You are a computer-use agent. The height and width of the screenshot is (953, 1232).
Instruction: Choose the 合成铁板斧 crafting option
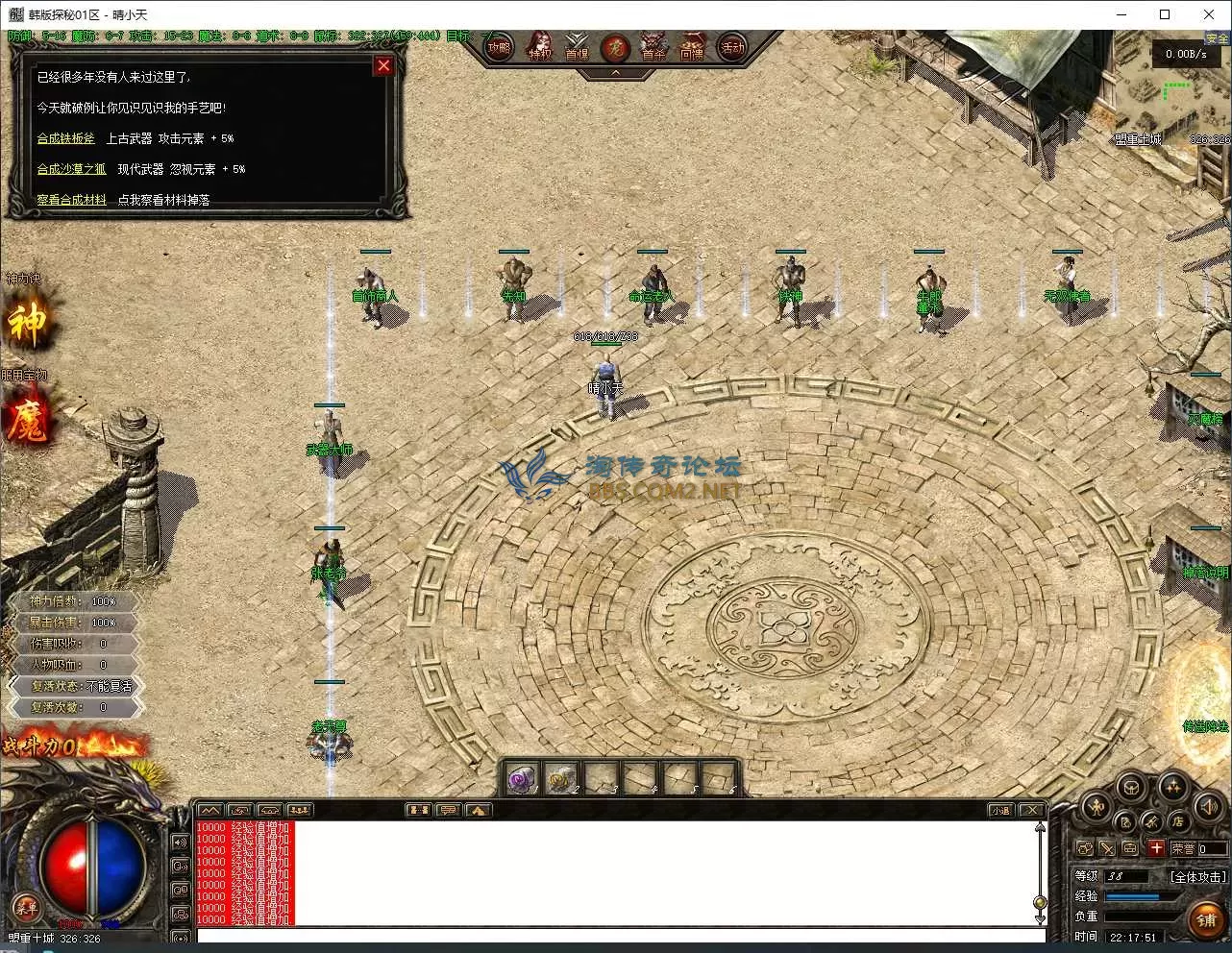pyautogui.click(x=66, y=138)
